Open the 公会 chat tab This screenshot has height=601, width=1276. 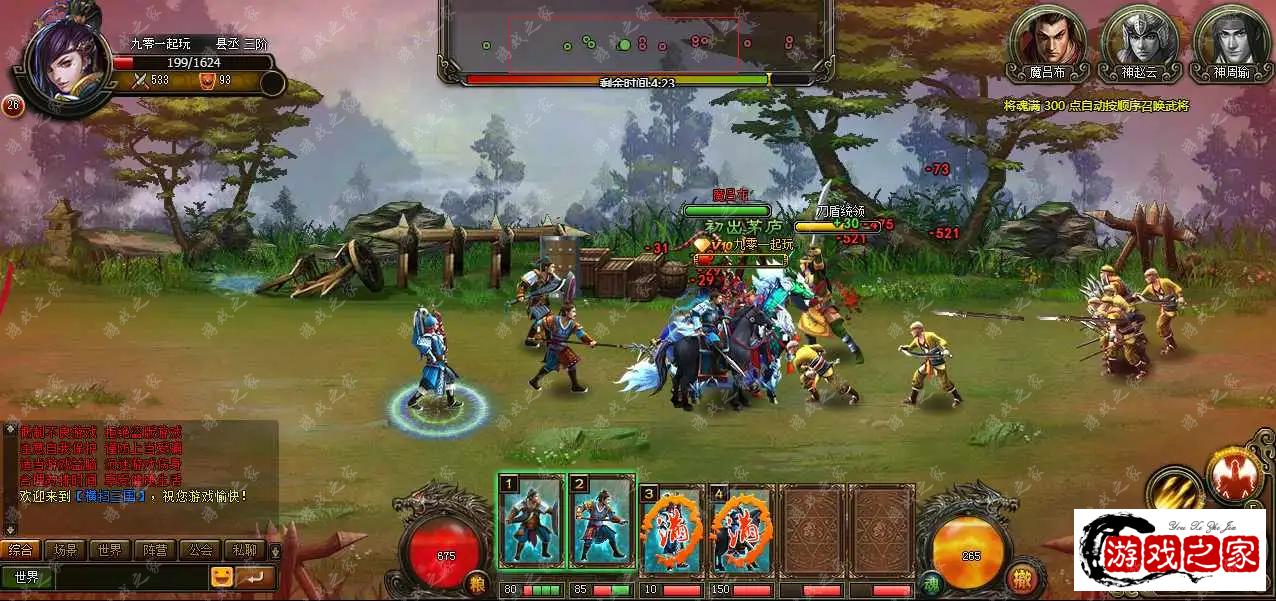click(200, 549)
